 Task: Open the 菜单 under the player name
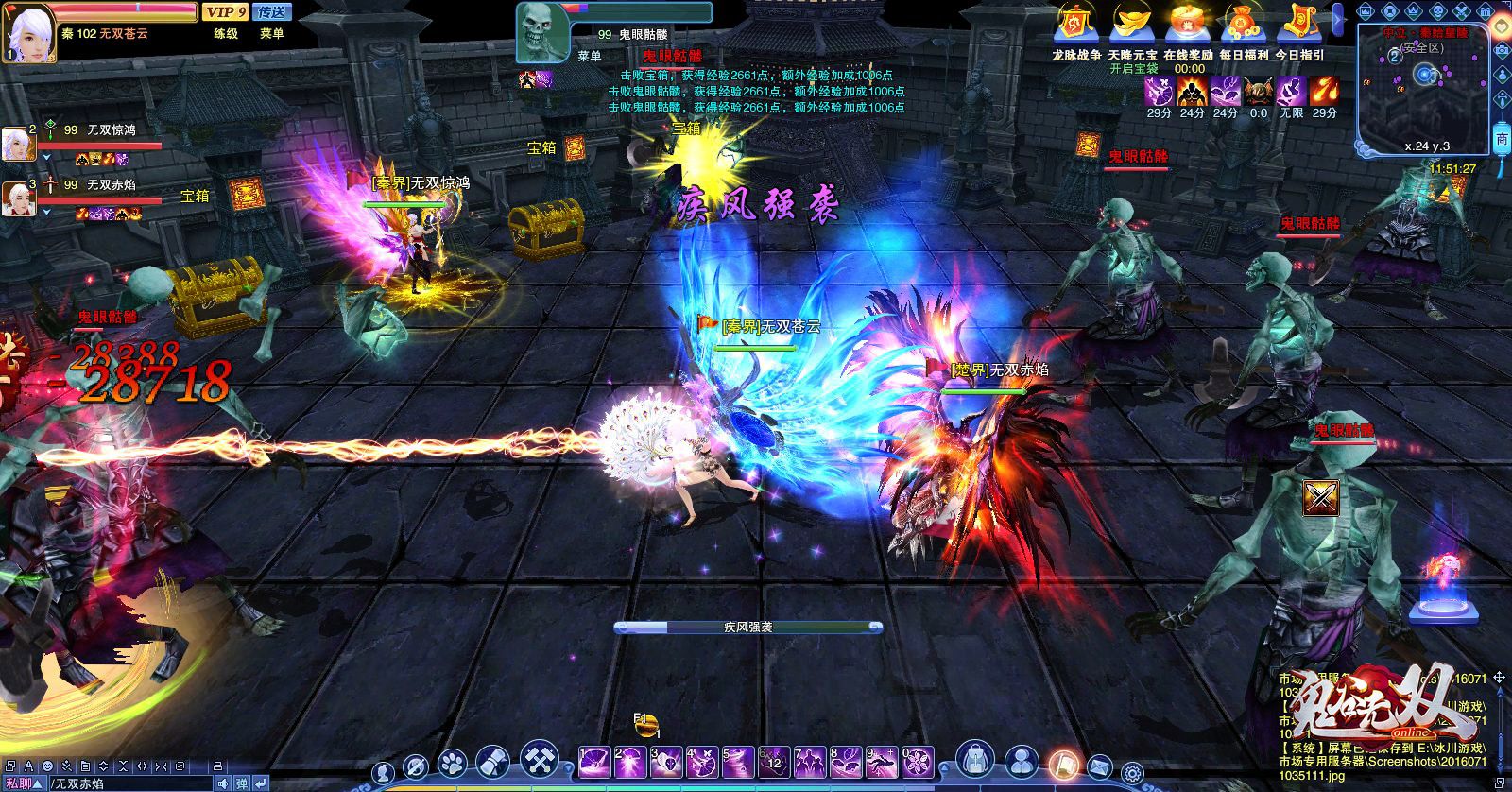[272, 33]
